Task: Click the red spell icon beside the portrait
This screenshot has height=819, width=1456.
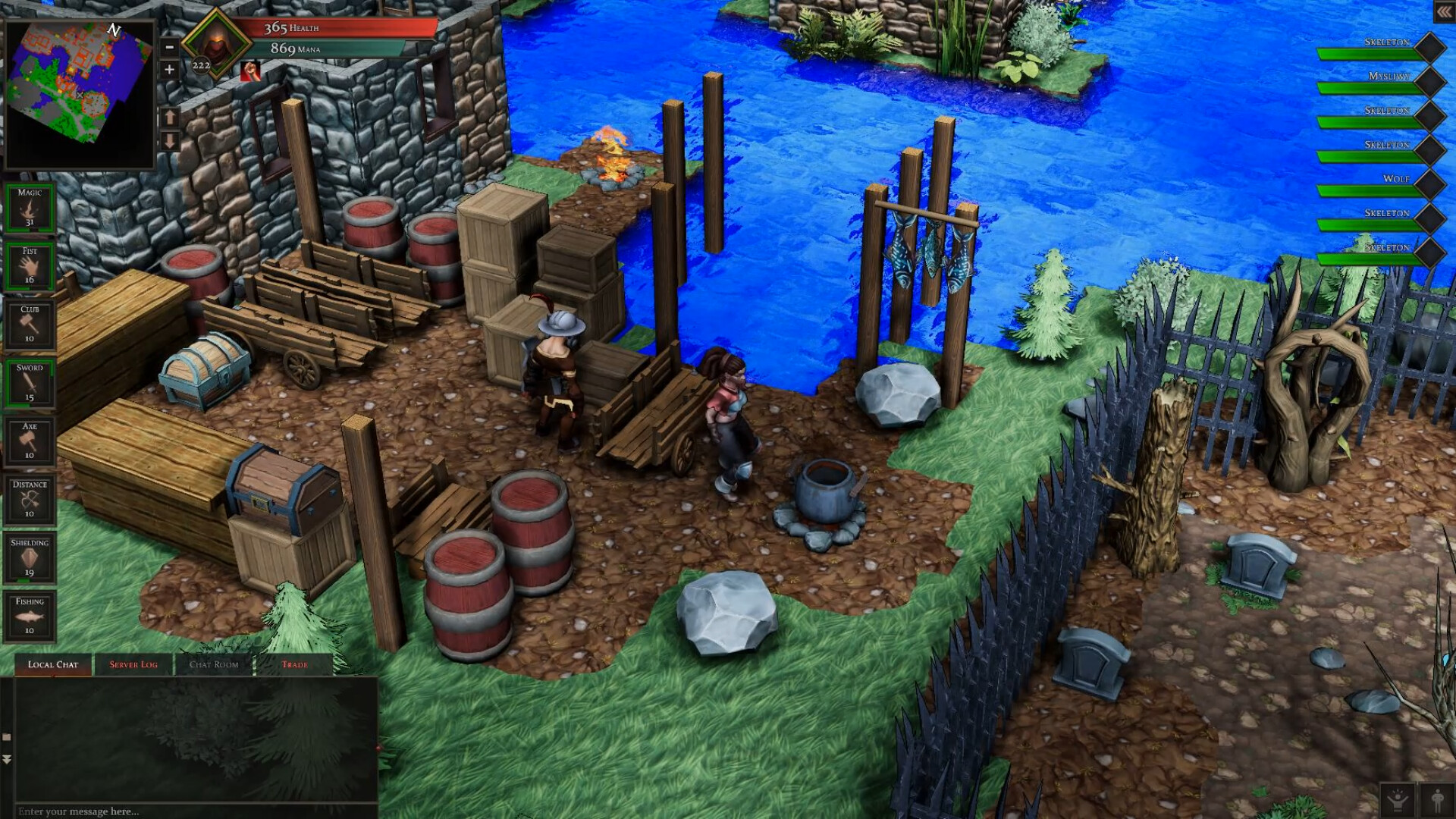Action: click(249, 73)
